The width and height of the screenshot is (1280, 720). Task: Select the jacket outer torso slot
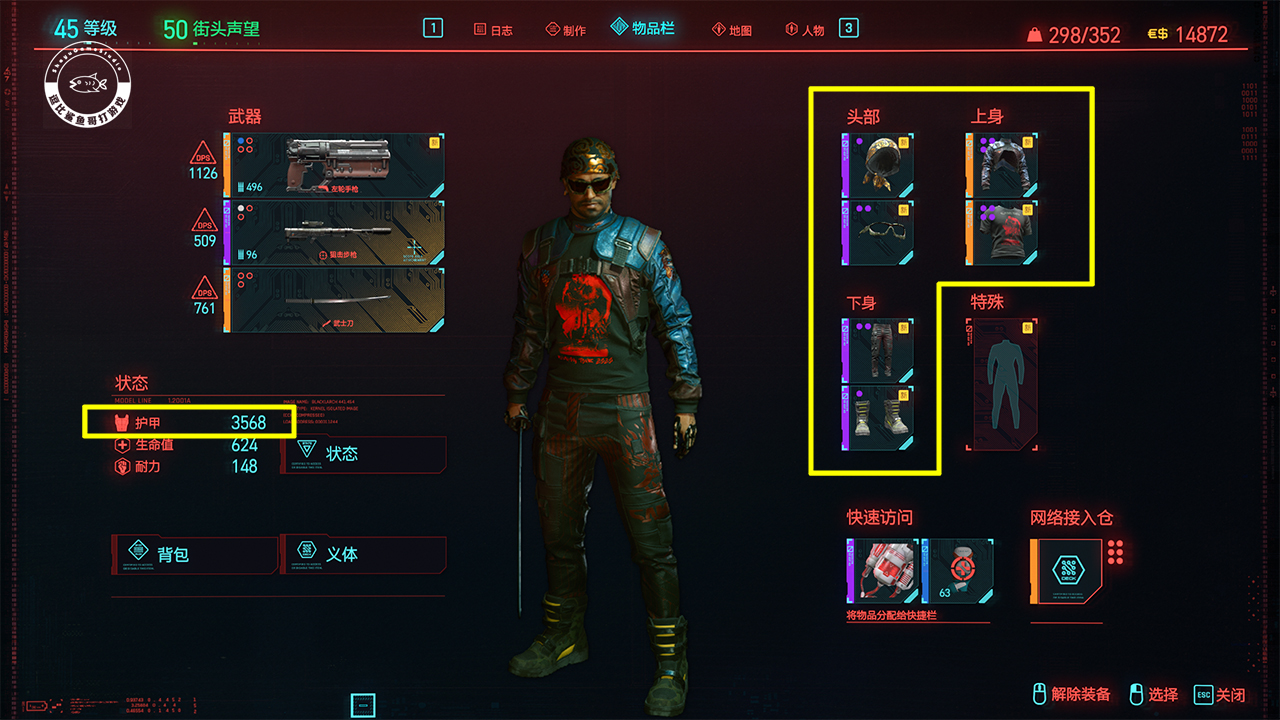tap(1002, 165)
